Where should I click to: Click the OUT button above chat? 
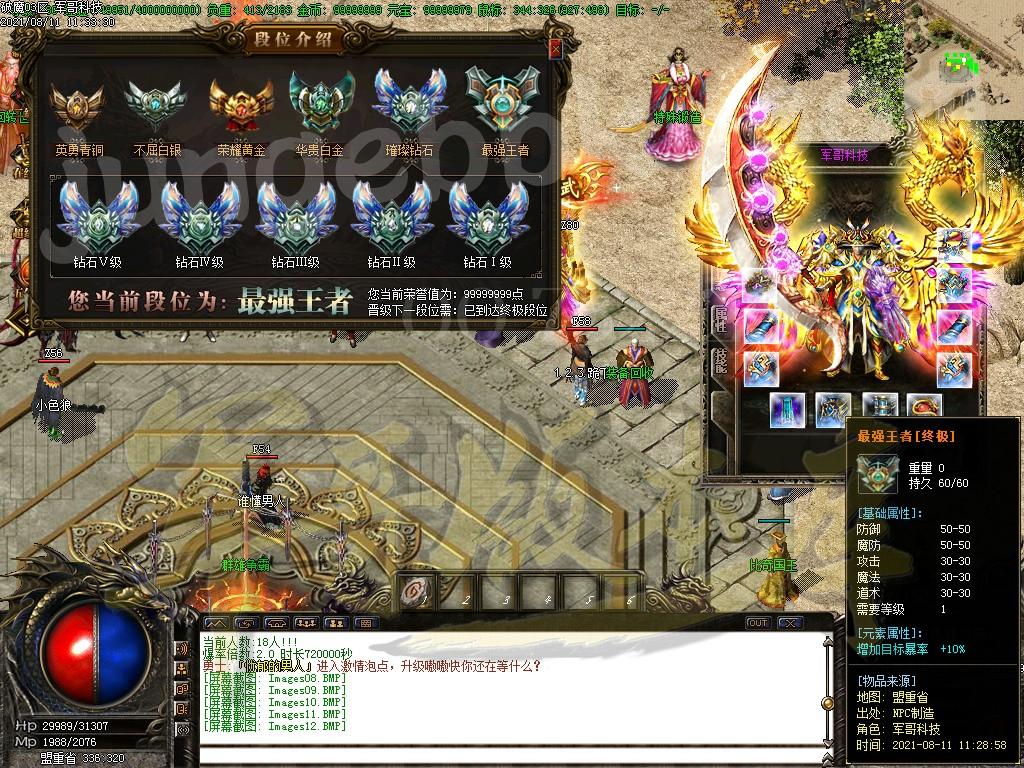point(758,623)
